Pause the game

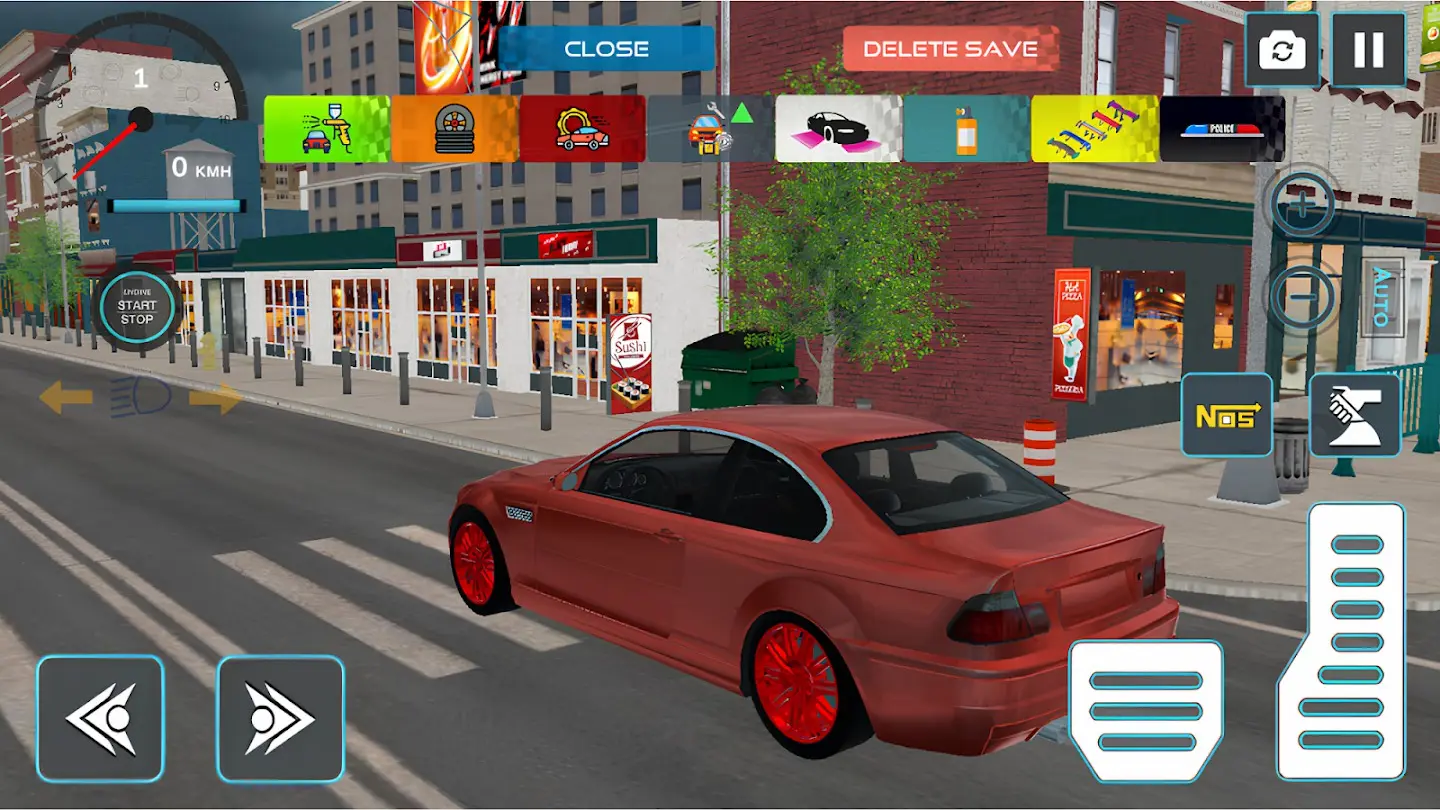click(x=1368, y=50)
